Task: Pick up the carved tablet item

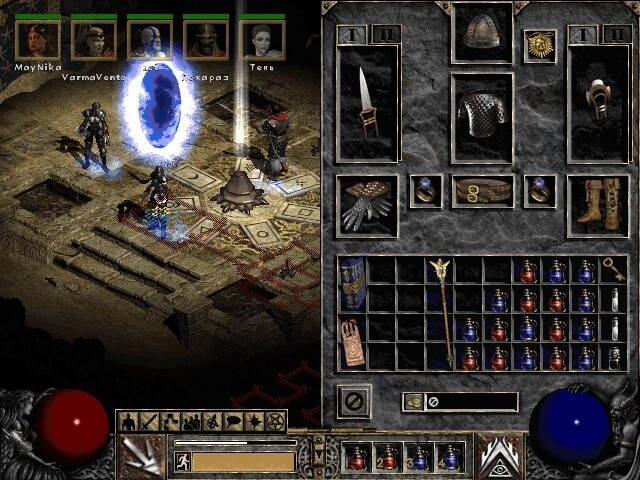Action: [x=352, y=341]
